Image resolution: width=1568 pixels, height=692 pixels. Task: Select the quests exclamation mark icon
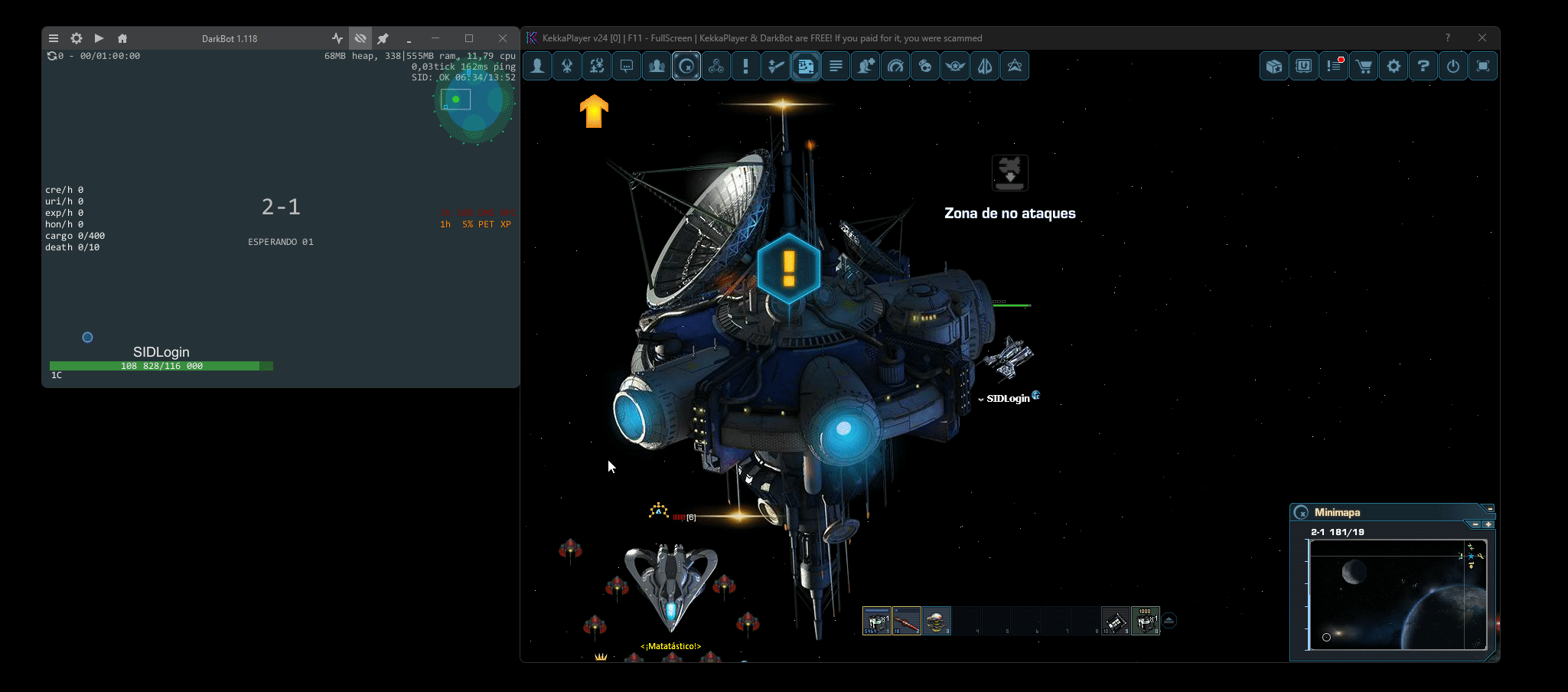(x=746, y=66)
